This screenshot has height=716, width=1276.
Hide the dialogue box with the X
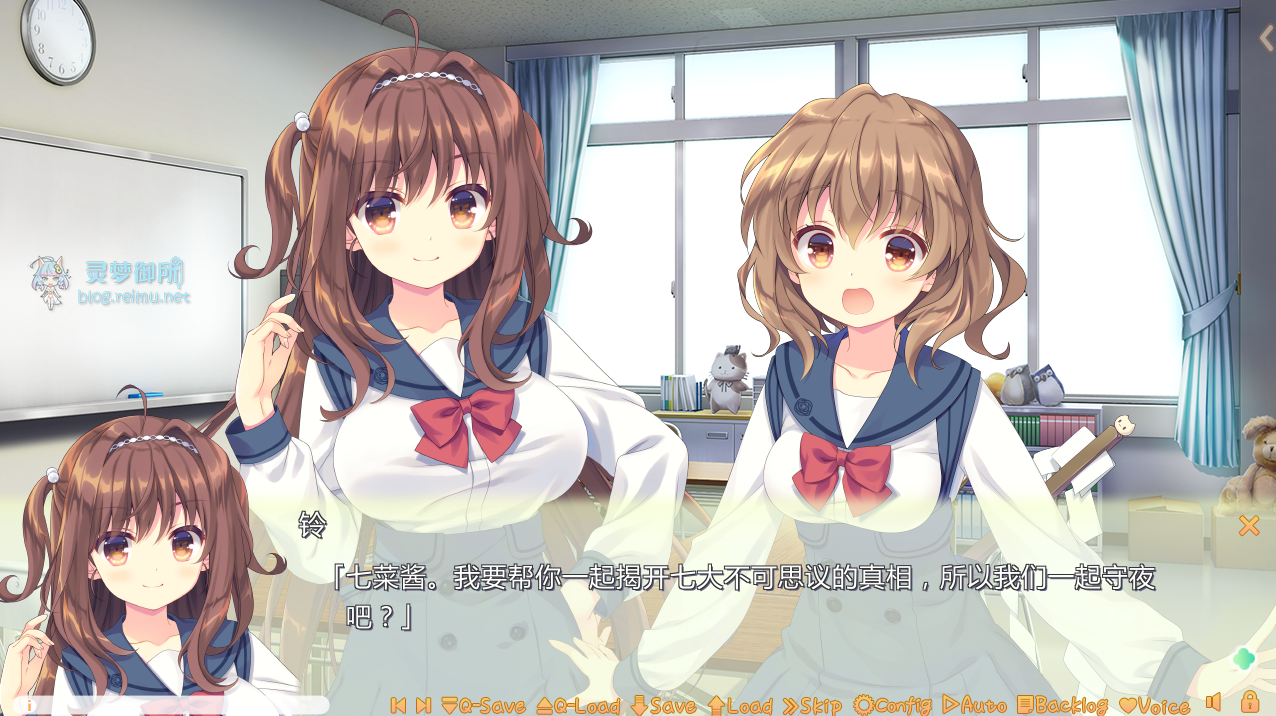[1249, 525]
